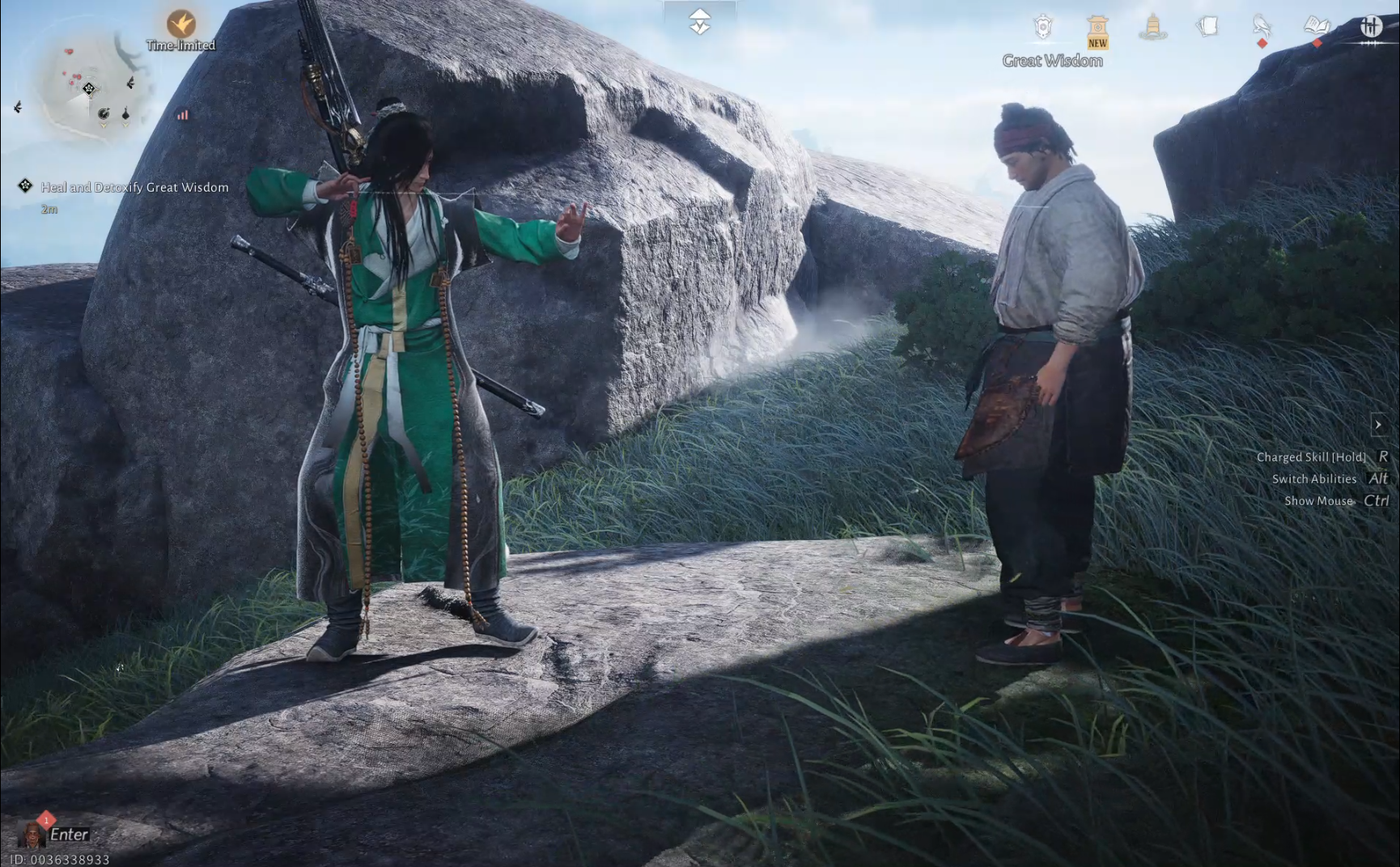Viewport: 1400px width, 867px height.
Task: Click the Great Wisdom shield icon
Action: coord(1043,28)
